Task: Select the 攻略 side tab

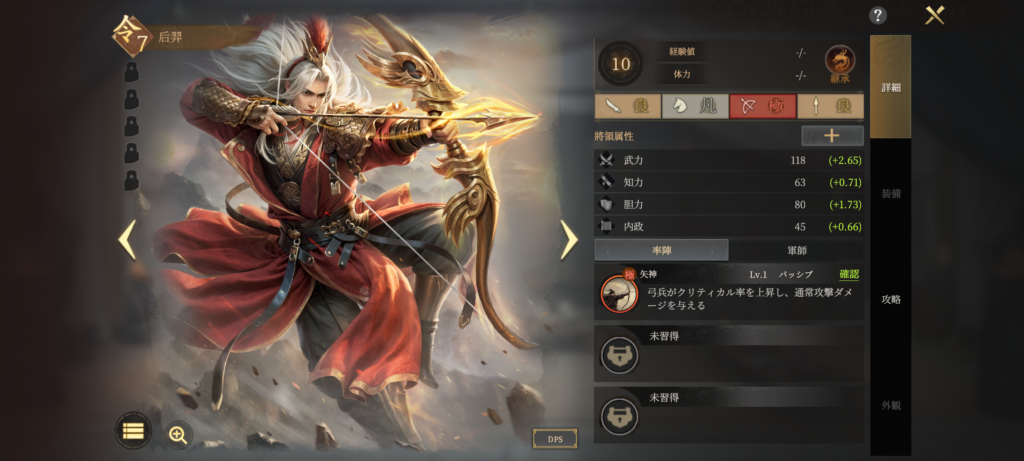Action: pos(890,299)
